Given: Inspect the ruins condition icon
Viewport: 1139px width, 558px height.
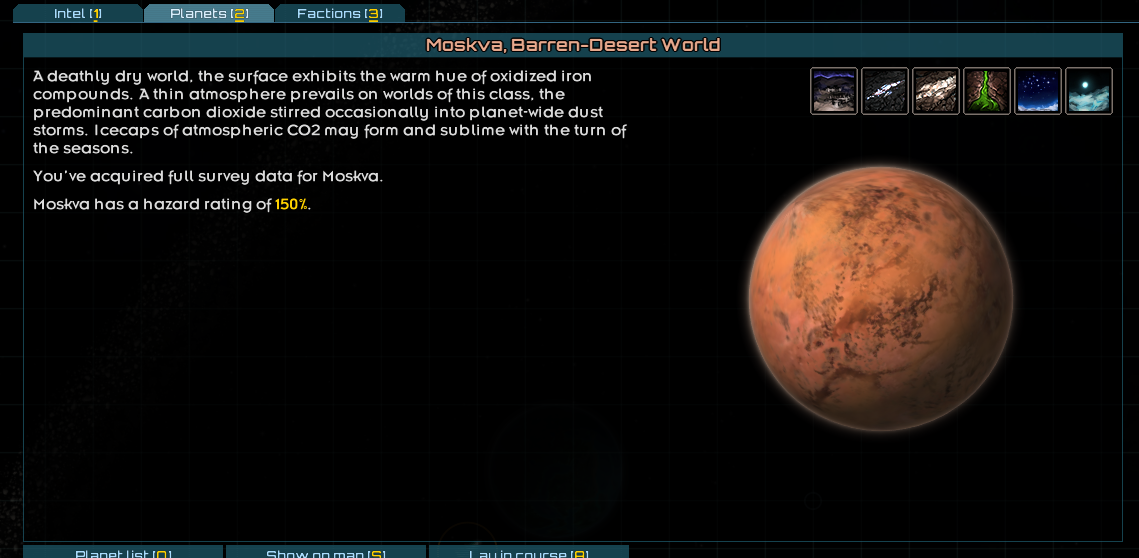Looking at the screenshot, I should click(834, 91).
